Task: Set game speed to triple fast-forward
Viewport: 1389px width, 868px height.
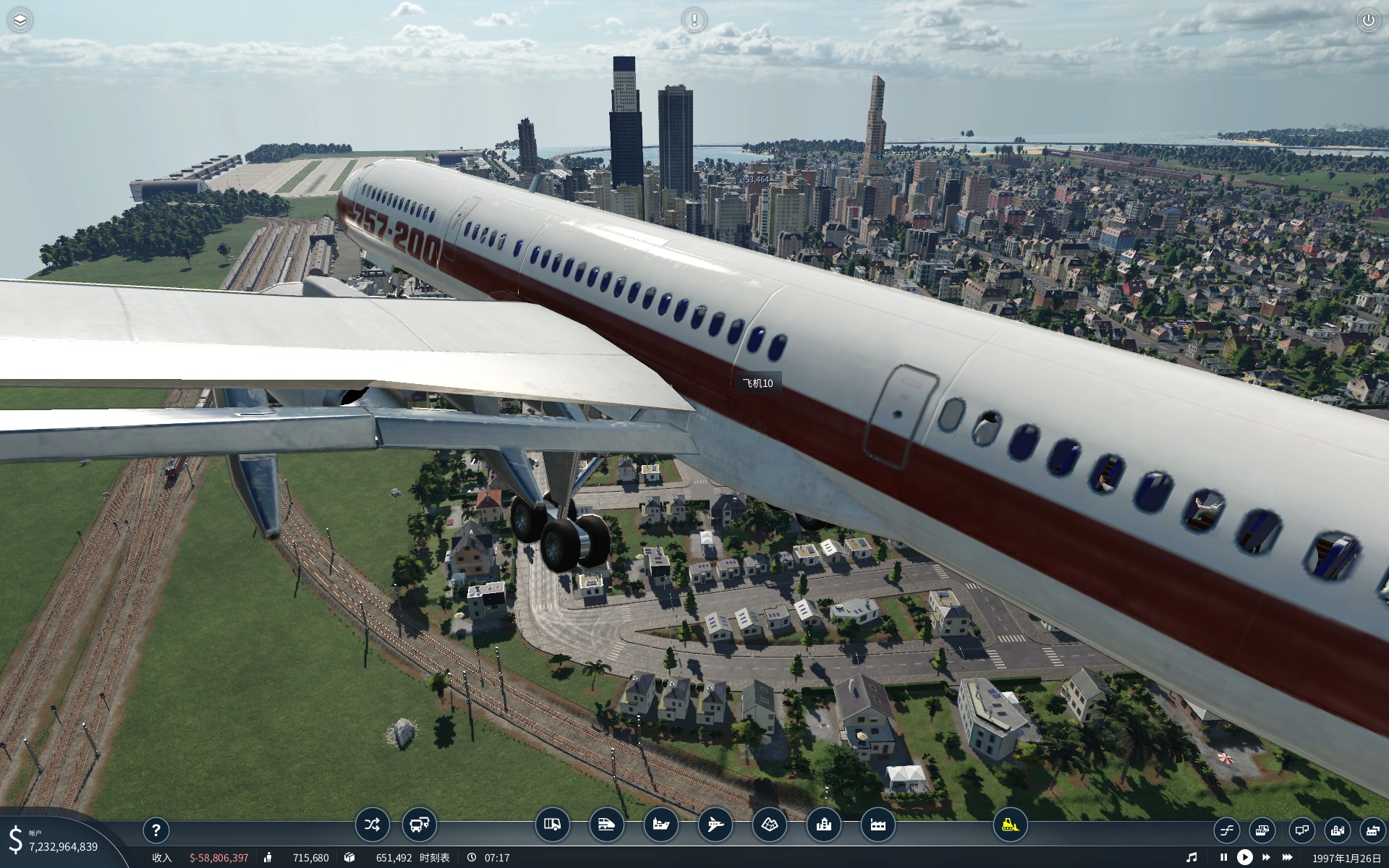Action: click(x=1287, y=857)
